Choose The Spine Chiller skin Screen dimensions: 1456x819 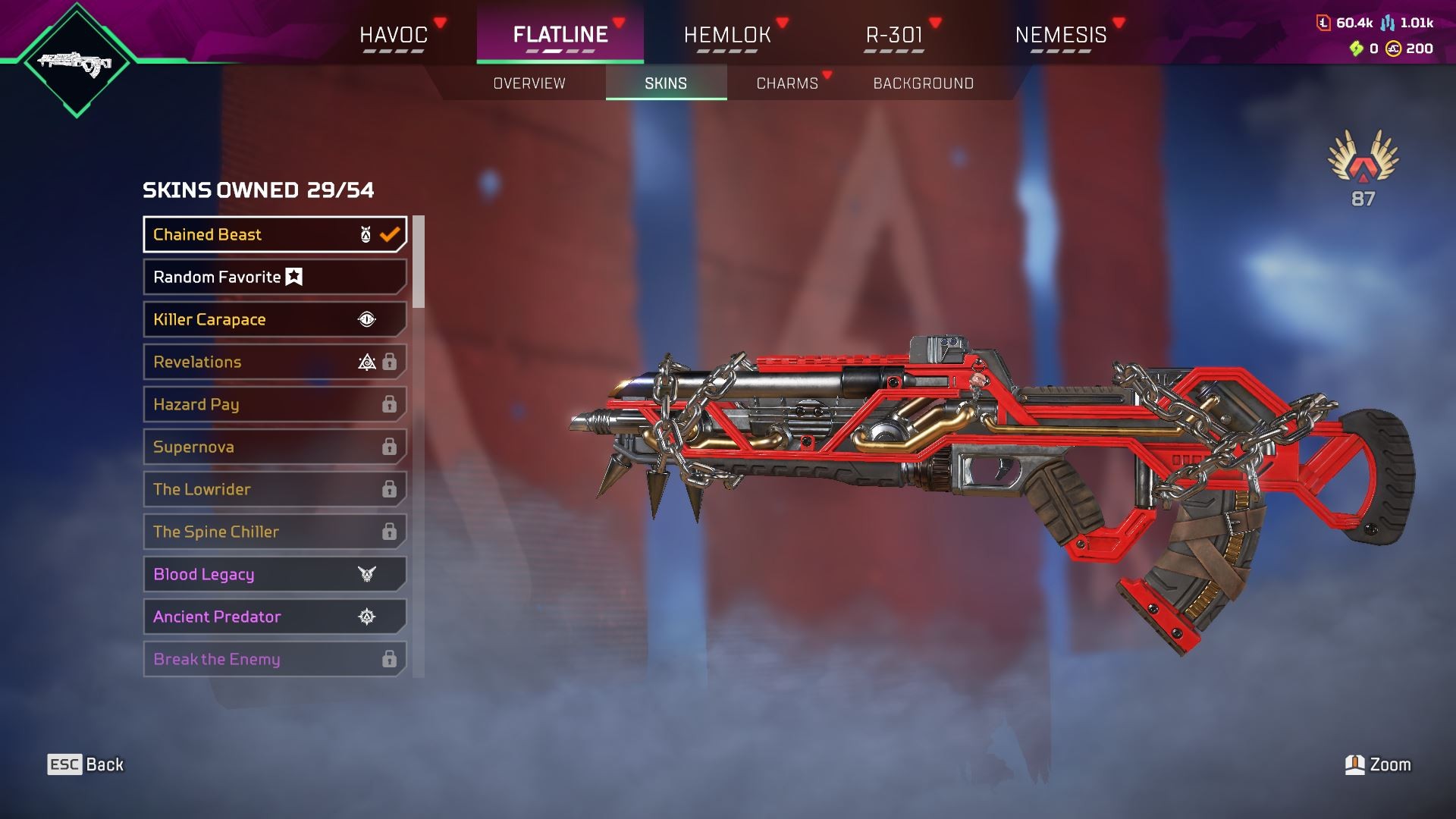point(275,532)
